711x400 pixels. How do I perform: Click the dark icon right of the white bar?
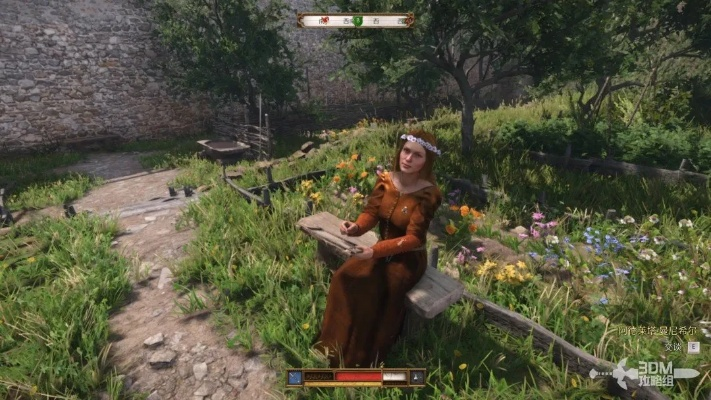[x=415, y=377]
